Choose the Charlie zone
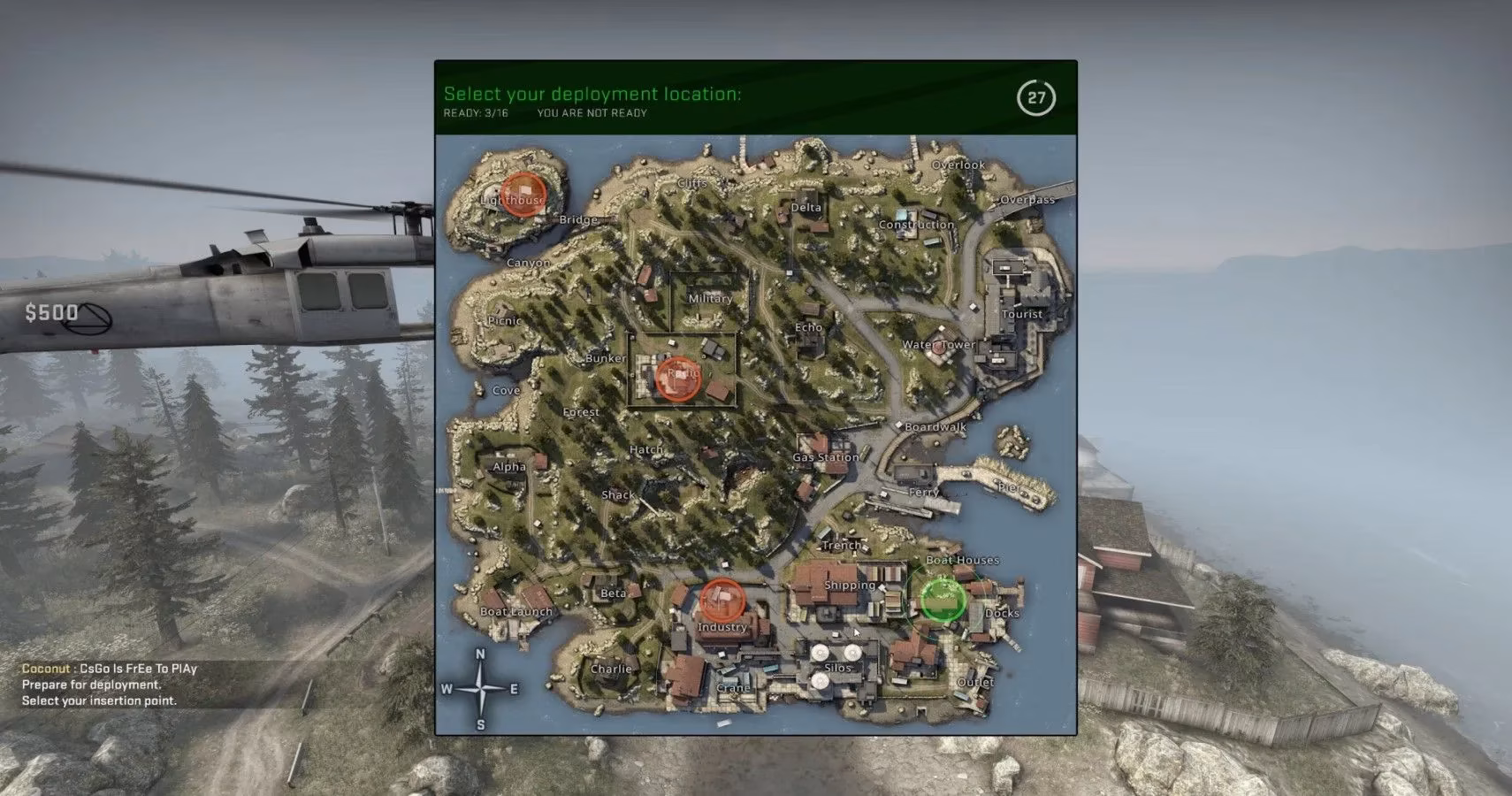The image size is (1512, 796). (610, 669)
